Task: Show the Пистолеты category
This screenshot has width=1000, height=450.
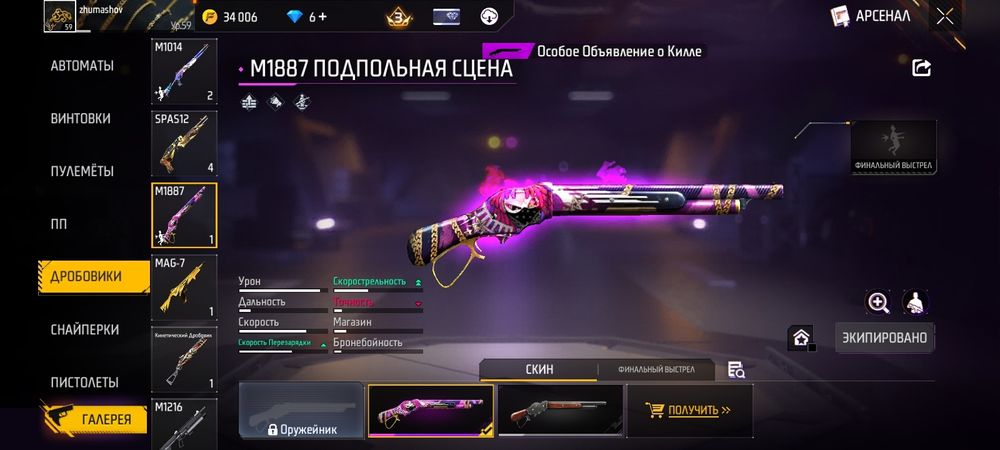Action: point(85,382)
